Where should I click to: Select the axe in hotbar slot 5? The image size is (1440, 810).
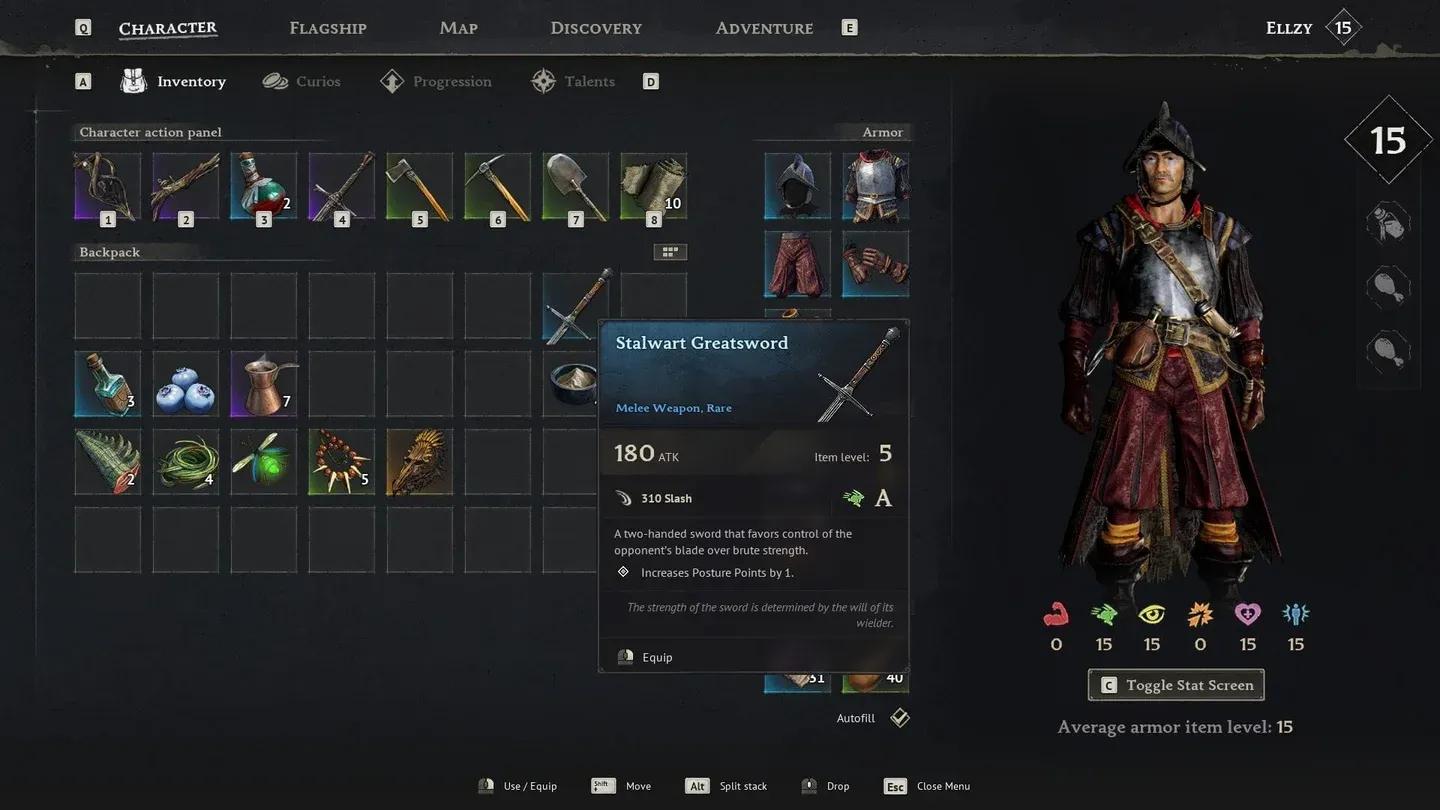pyautogui.click(x=419, y=185)
